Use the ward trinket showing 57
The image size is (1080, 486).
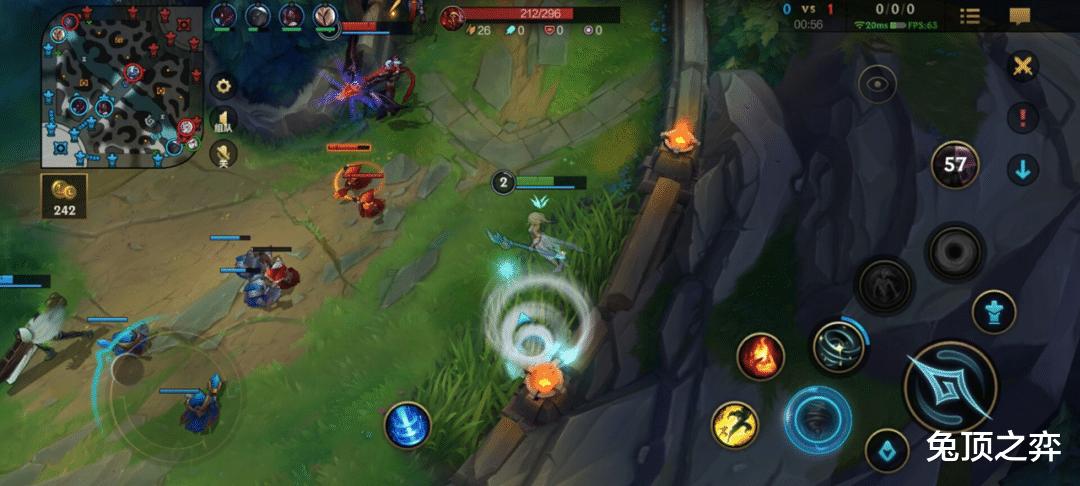954,165
